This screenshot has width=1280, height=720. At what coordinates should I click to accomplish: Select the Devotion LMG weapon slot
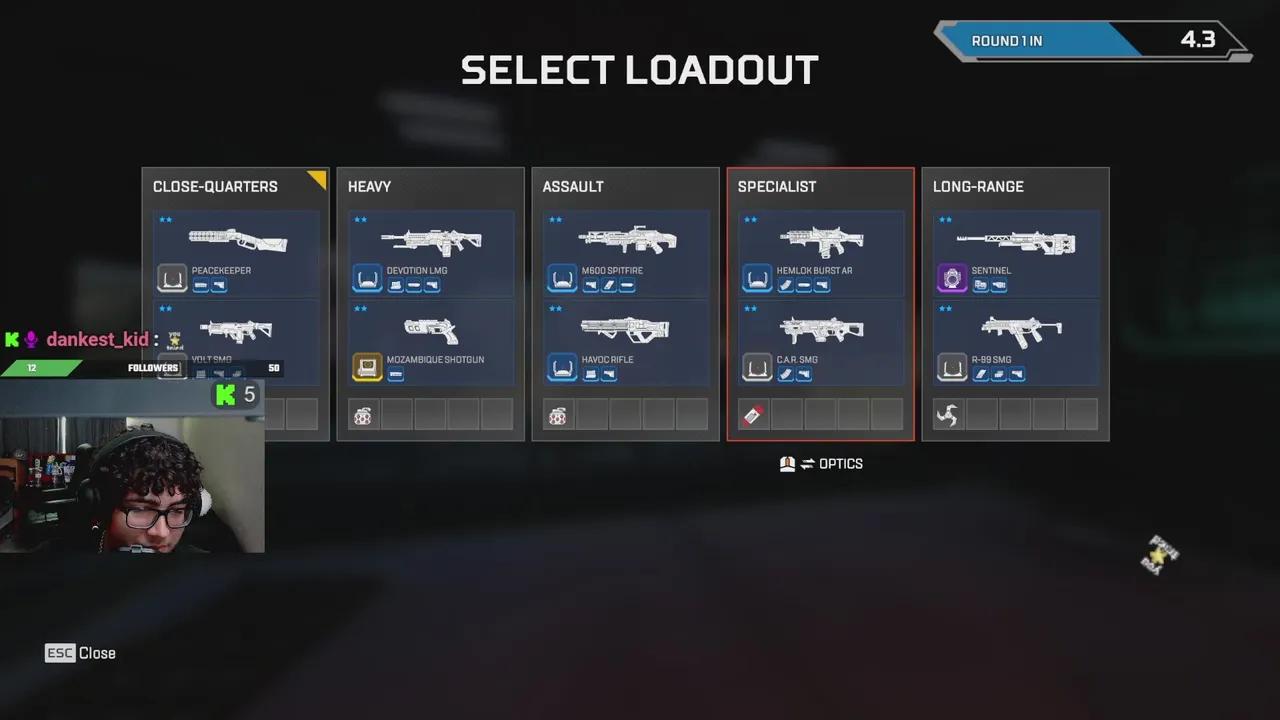(431, 252)
